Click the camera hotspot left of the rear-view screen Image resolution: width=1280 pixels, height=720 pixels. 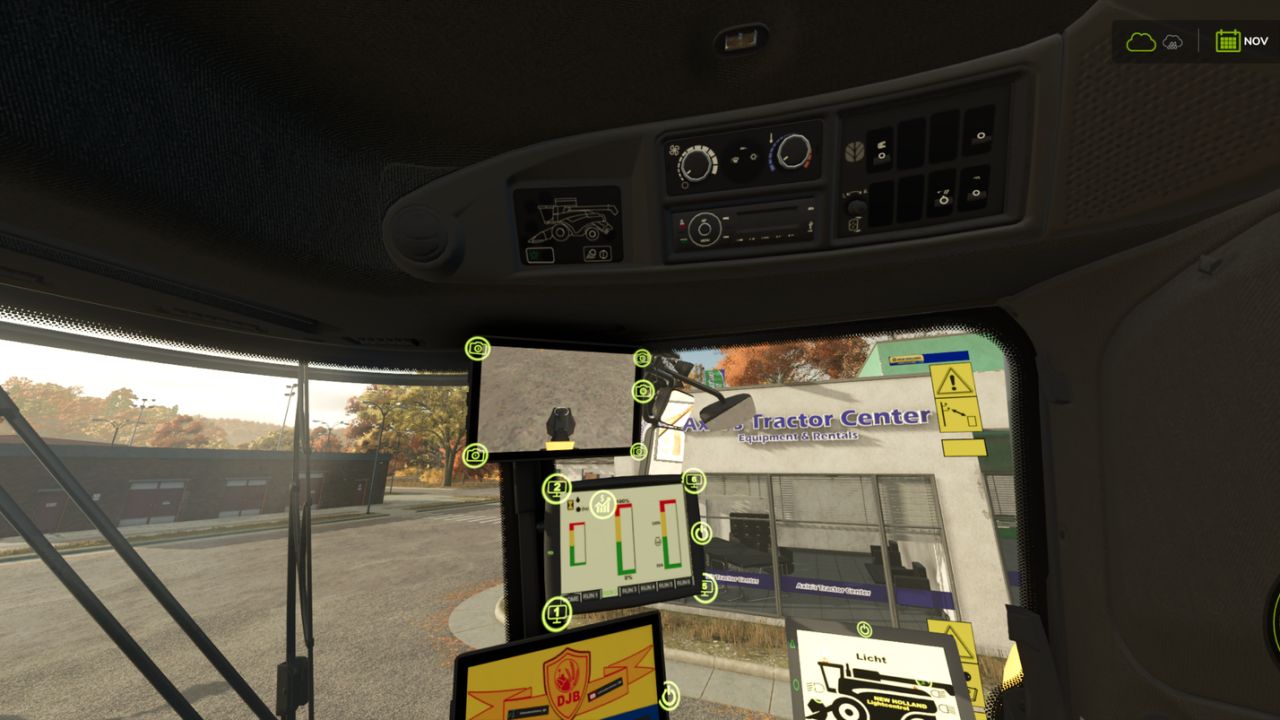pyautogui.click(x=475, y=454)
